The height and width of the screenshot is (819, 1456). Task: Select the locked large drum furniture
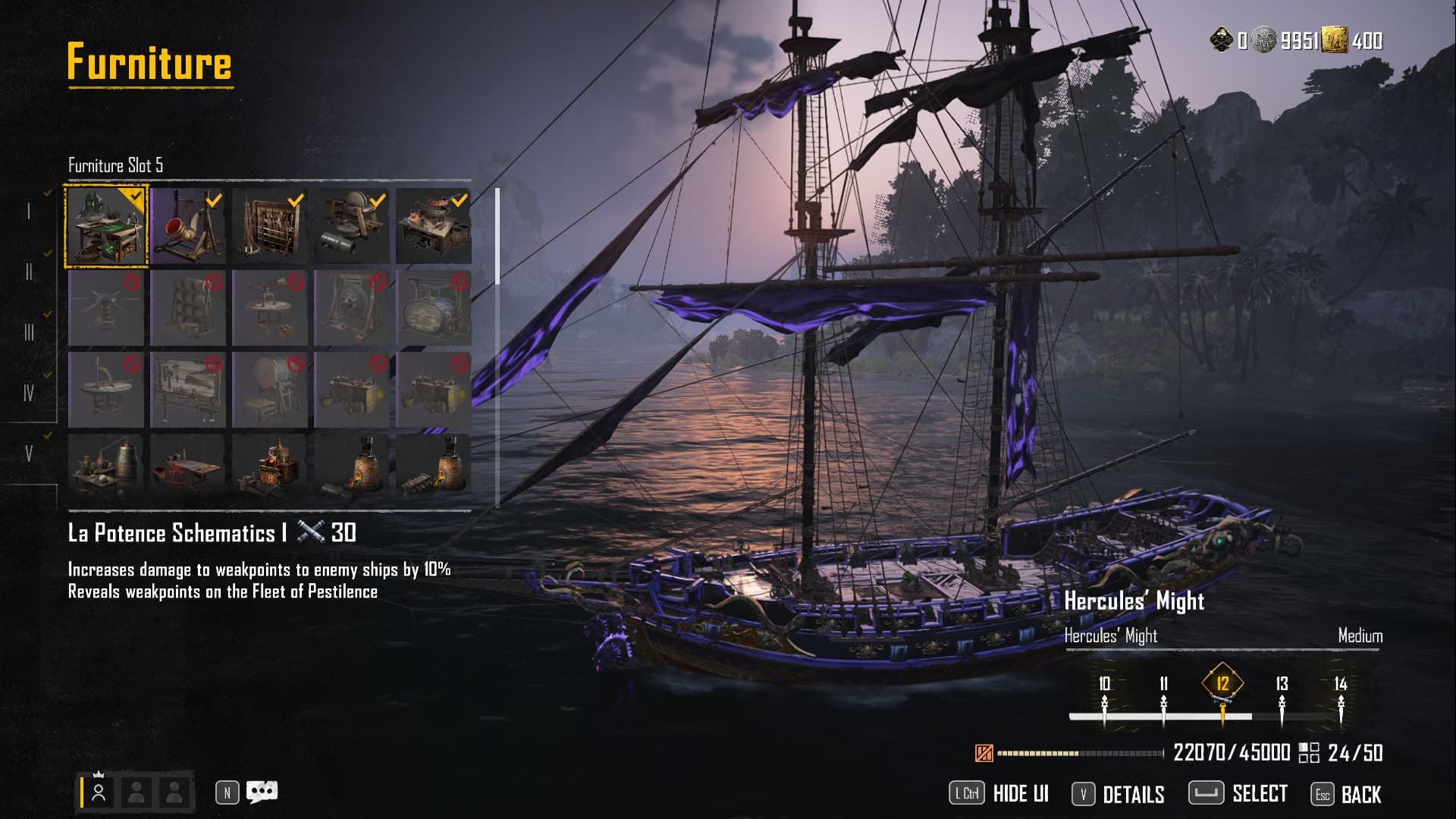pyautogui.click(x=270, y=390)
